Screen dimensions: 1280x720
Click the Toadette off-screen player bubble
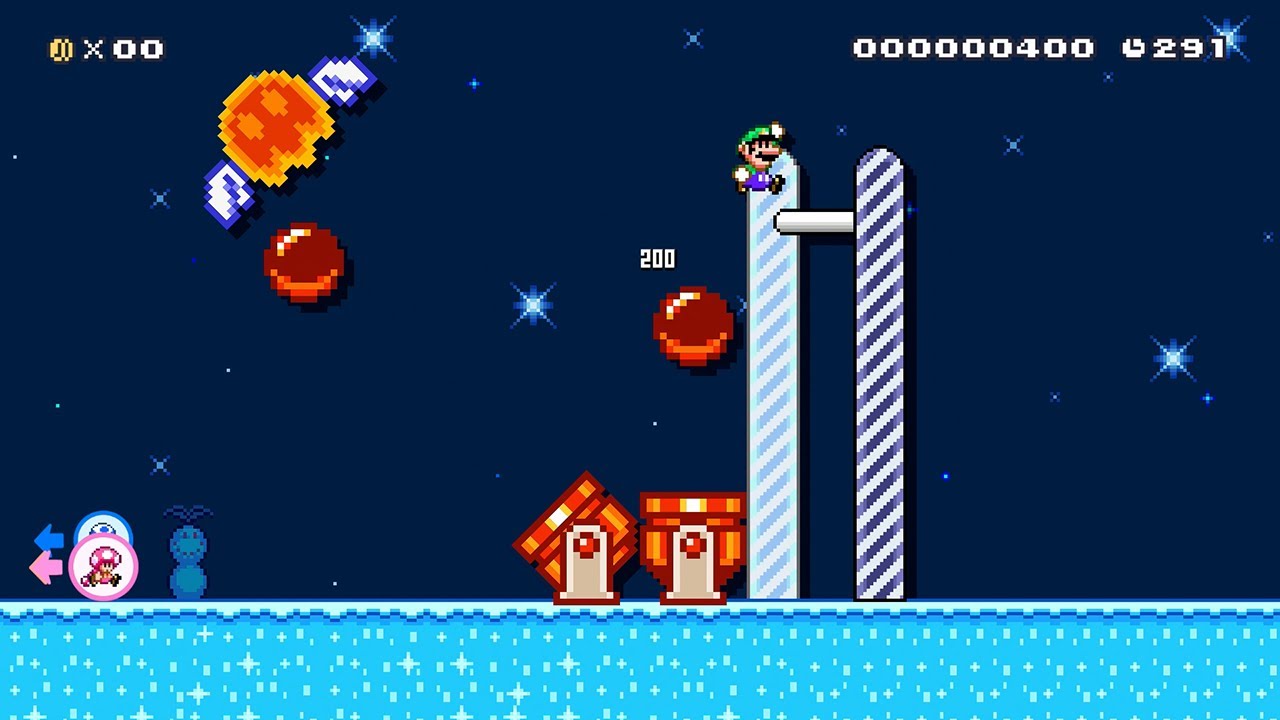click(103, 567)
